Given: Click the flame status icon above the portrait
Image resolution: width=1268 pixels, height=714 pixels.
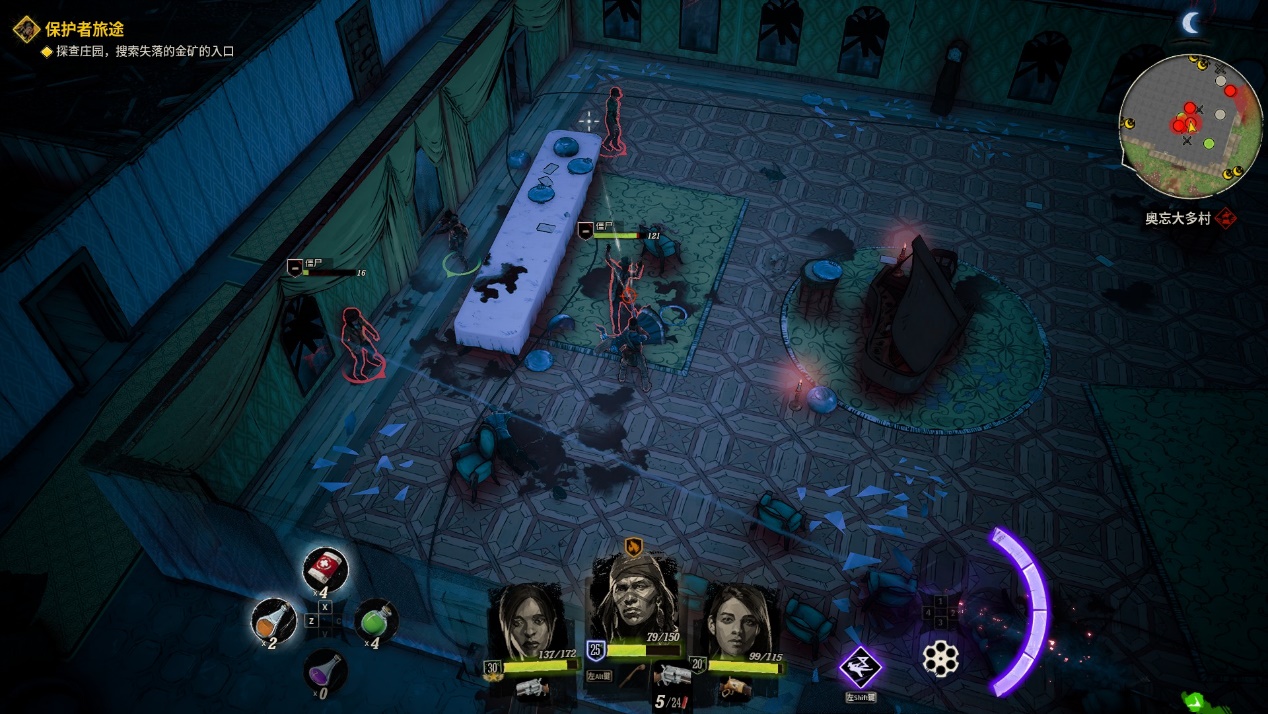Looking at the screenshot, I should (632, 545).
